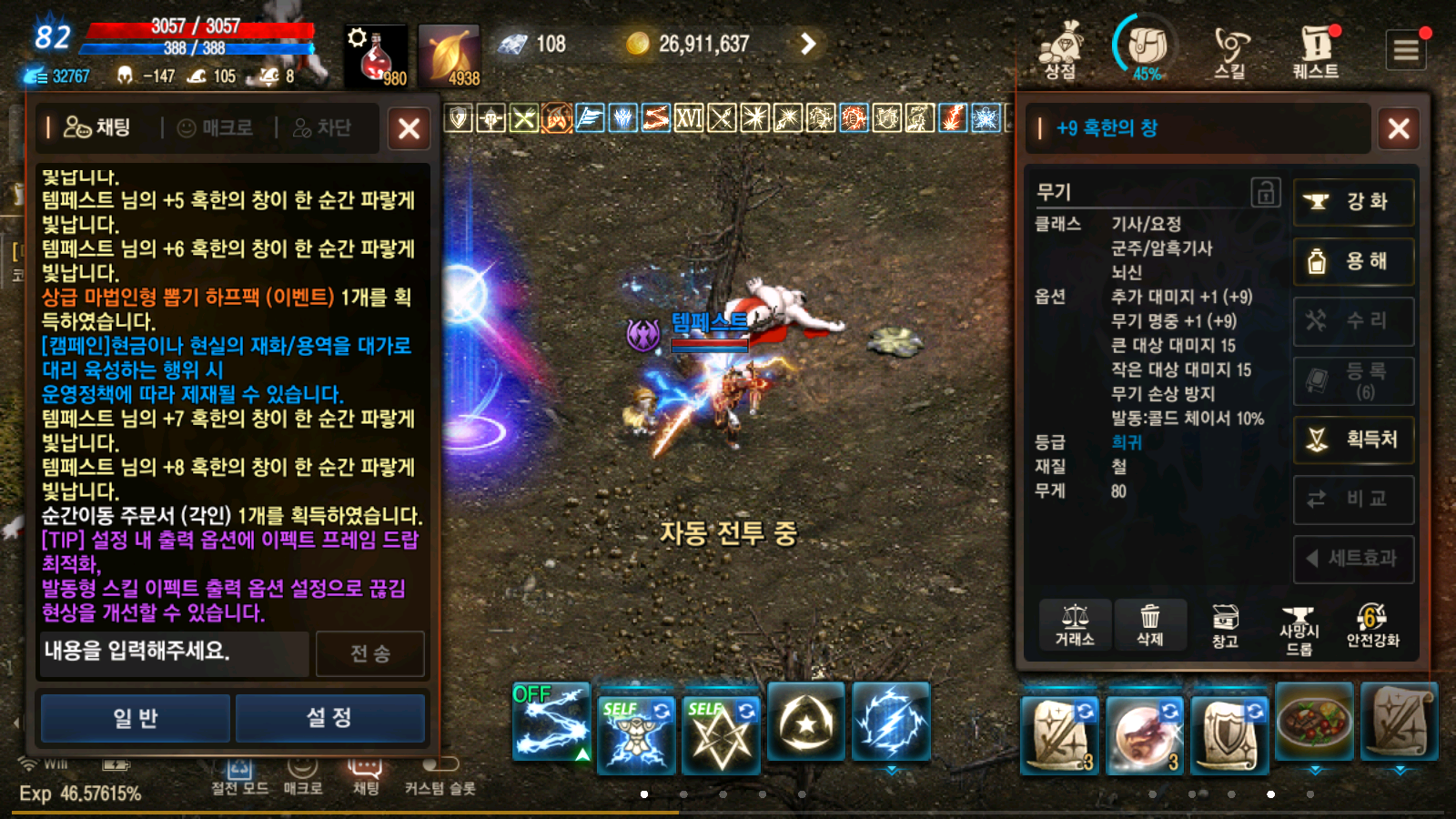Image resolution: width=1456 pixels, height=819 pixels.
Task: Expand the 세트효과 set effects panel
Action: (1354, 560)
